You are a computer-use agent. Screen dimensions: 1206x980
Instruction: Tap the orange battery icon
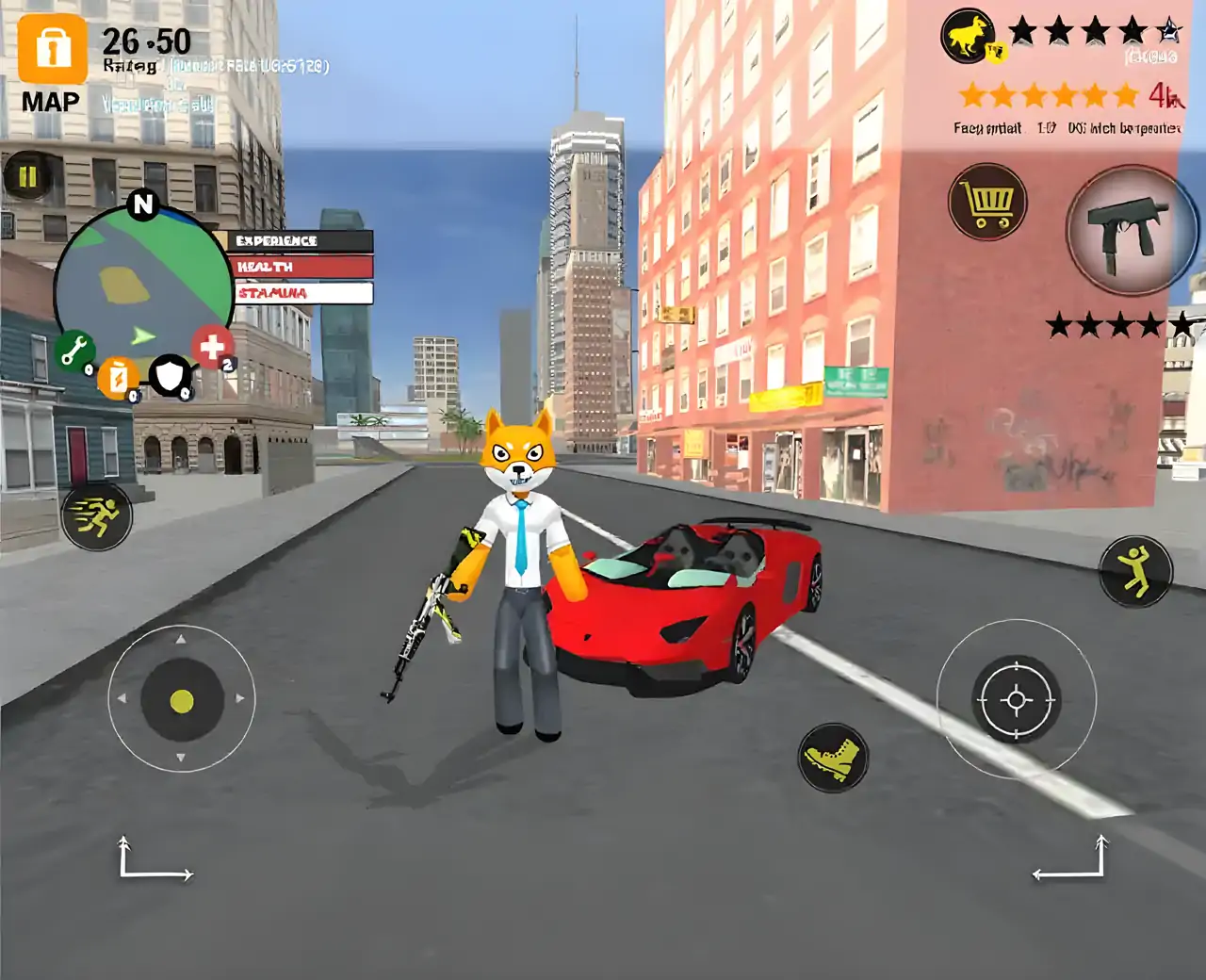coord(119,379)
